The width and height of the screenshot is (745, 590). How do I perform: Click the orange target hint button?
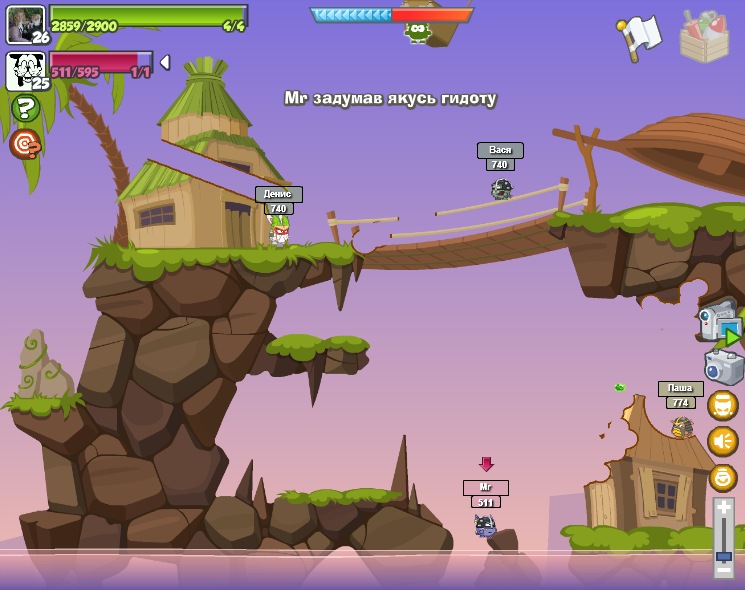[x=25, y=144]
